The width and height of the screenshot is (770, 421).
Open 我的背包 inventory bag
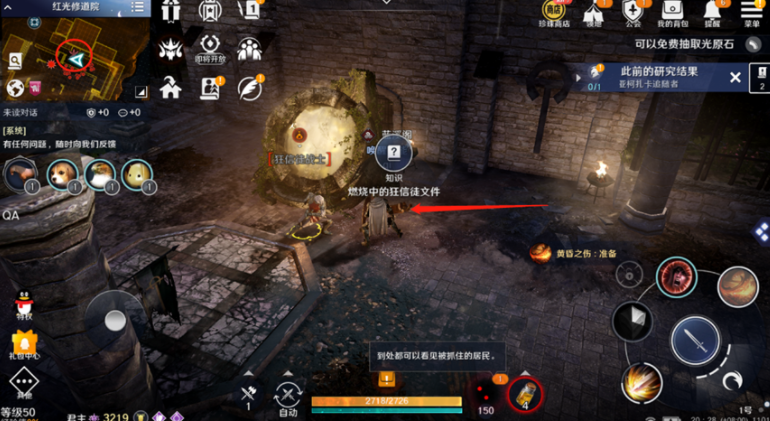point(672,12)
